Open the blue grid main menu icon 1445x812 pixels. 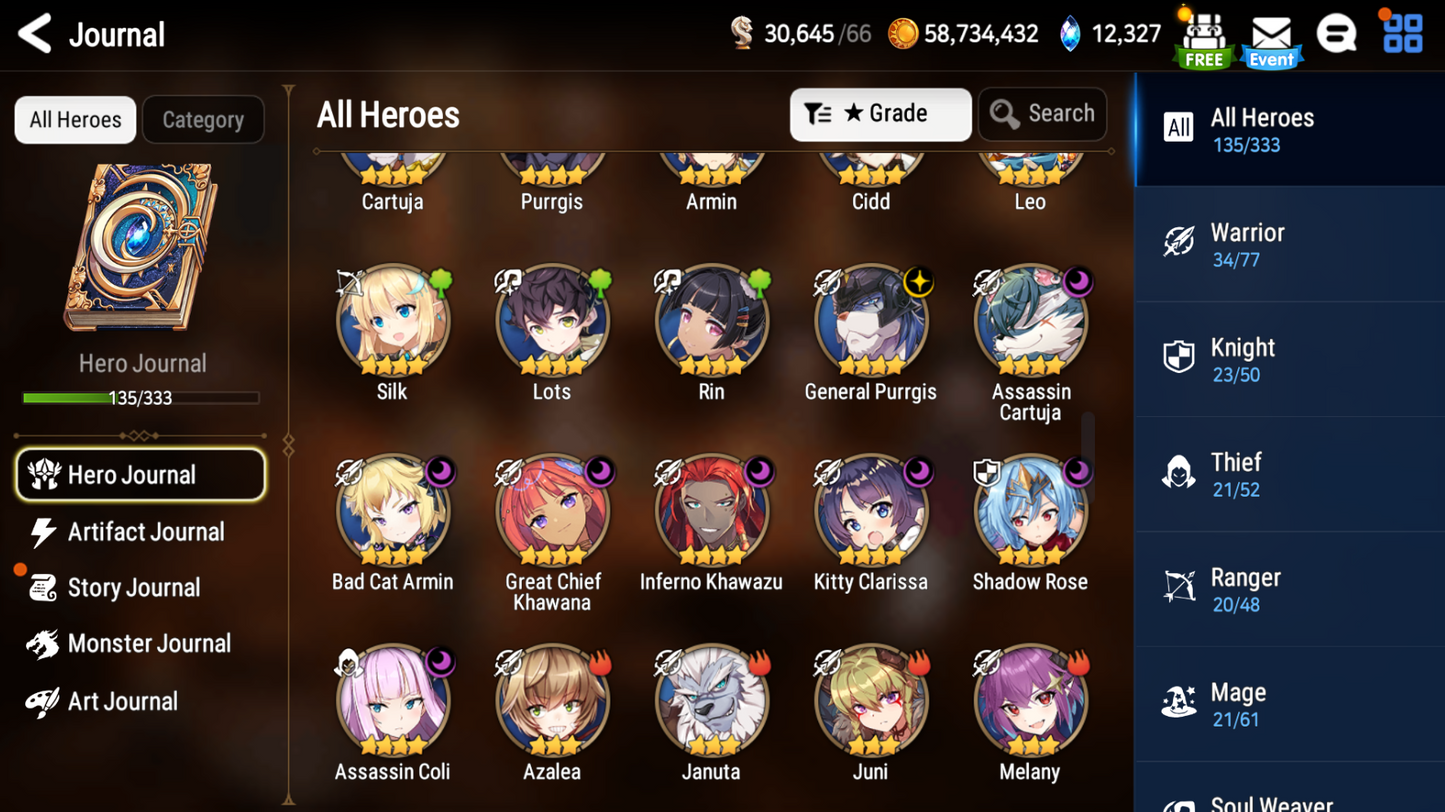1402,32
